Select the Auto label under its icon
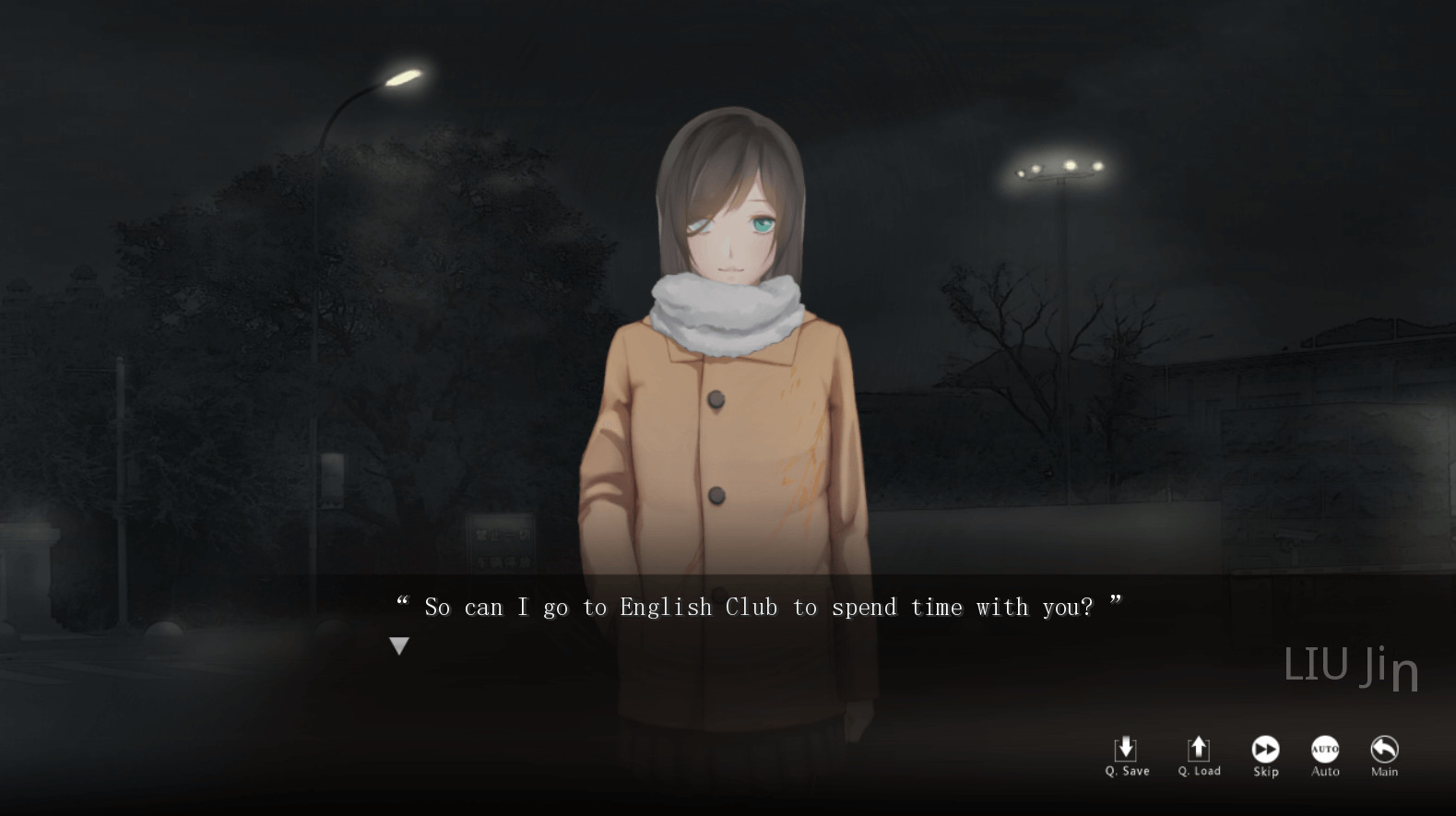The height and width of the screenshot is (816, 1456). (1325, 770)
